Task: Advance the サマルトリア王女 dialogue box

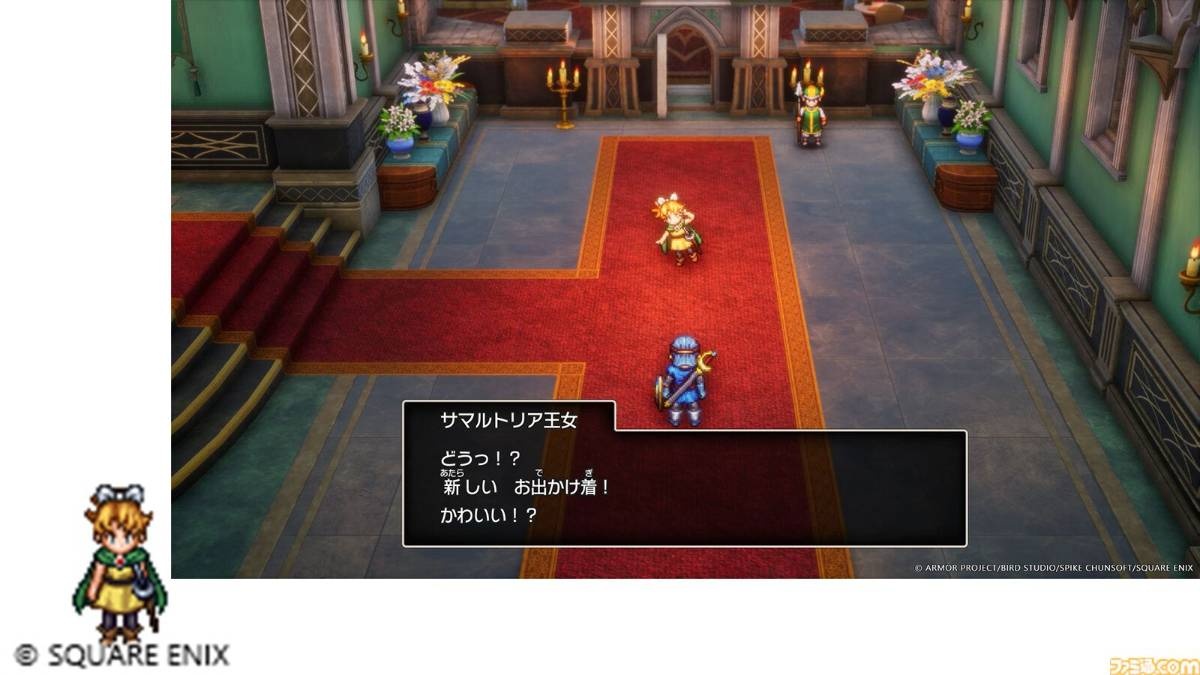Action: [684, 488]
